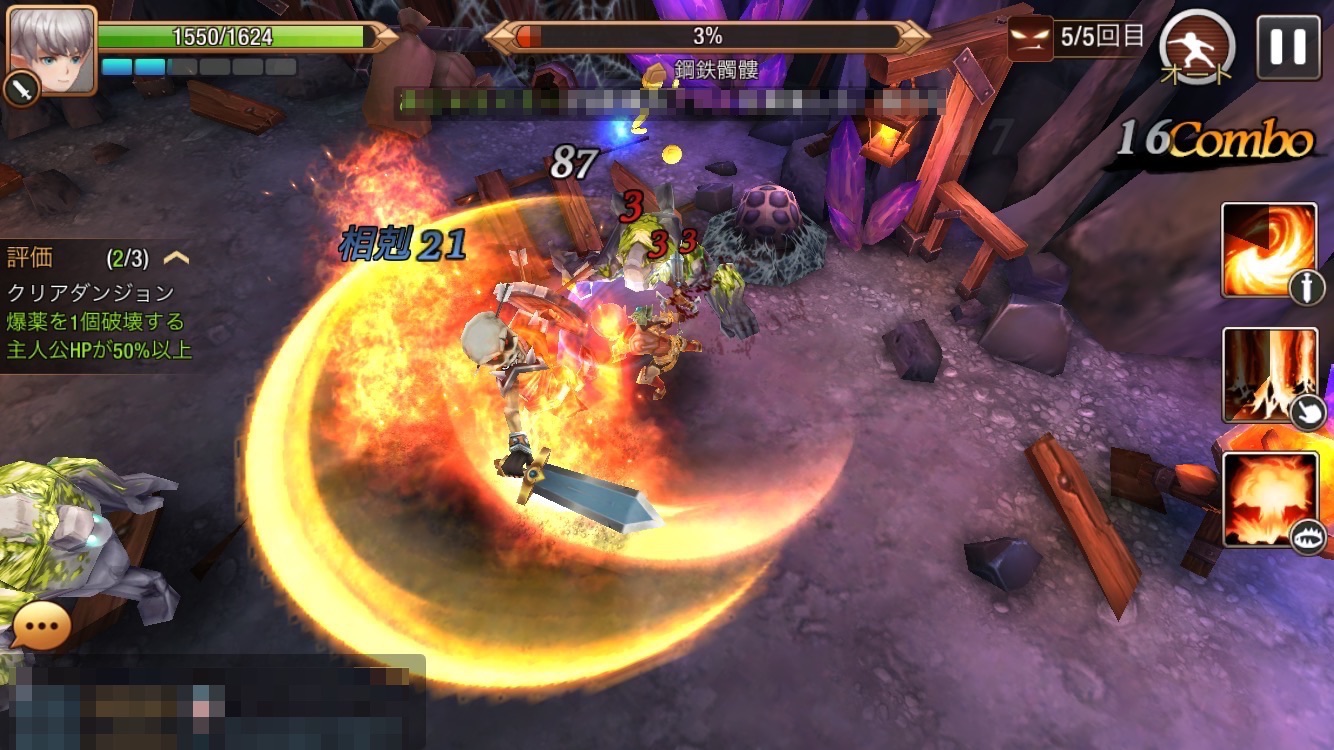The image size is (1334, 750).
Task: Toggle the Auto battle mode button
Action: click(1197, 48)
